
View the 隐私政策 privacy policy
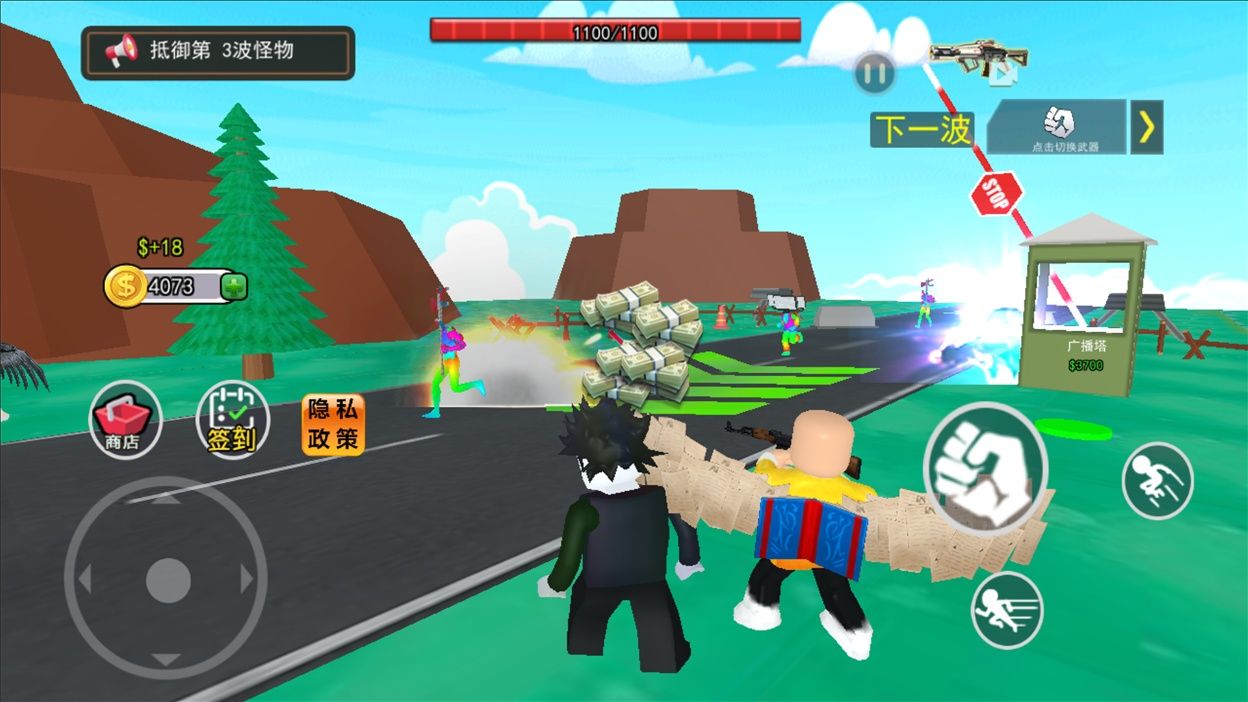click(334, 425)
